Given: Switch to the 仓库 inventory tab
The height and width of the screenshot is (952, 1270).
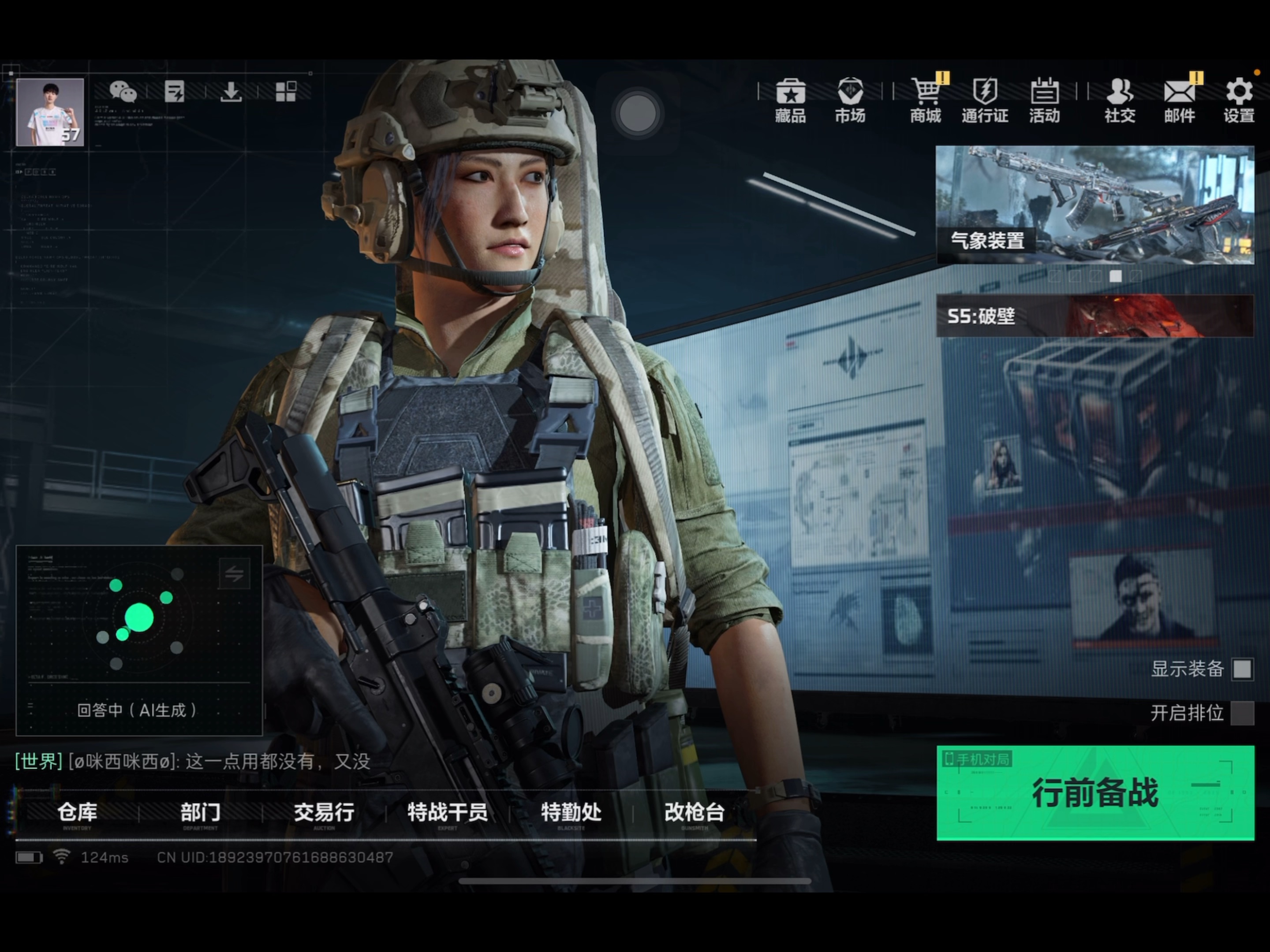Looking at the screenshot, I should 77,813.
